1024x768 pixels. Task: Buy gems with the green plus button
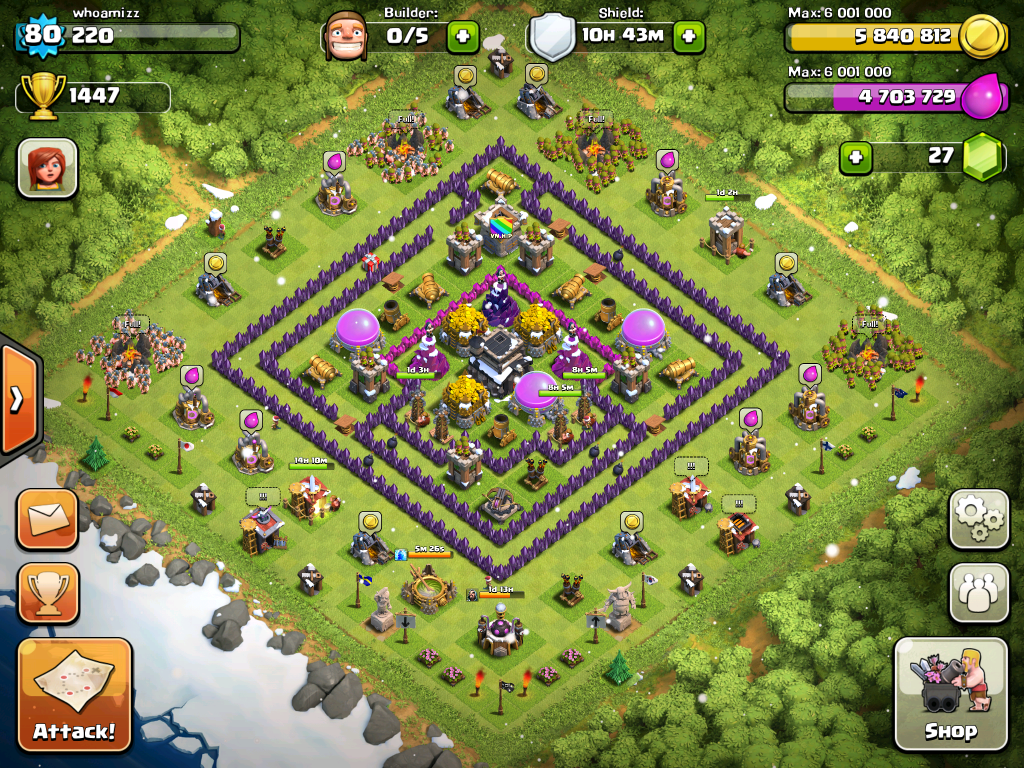point(855,157)
